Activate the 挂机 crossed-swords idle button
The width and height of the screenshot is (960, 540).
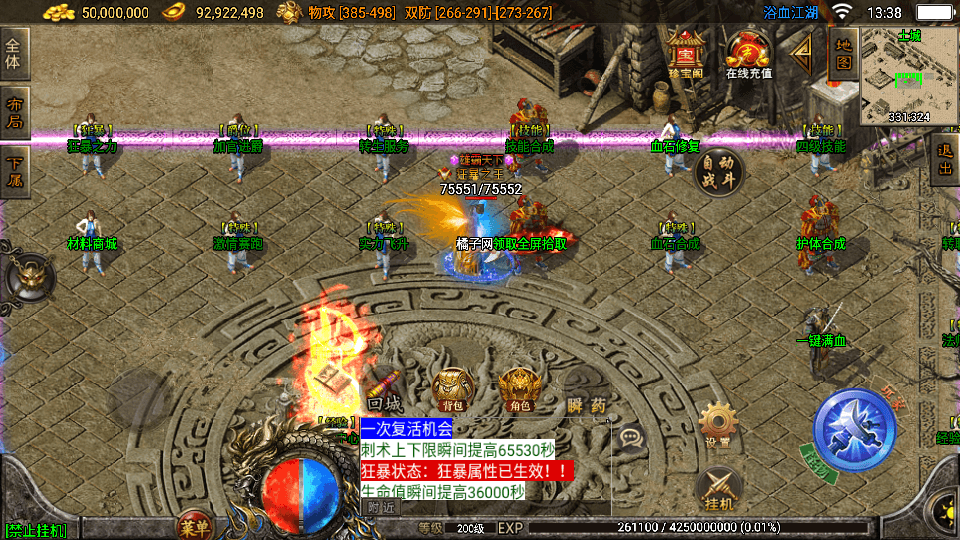[x=717, y=486]
